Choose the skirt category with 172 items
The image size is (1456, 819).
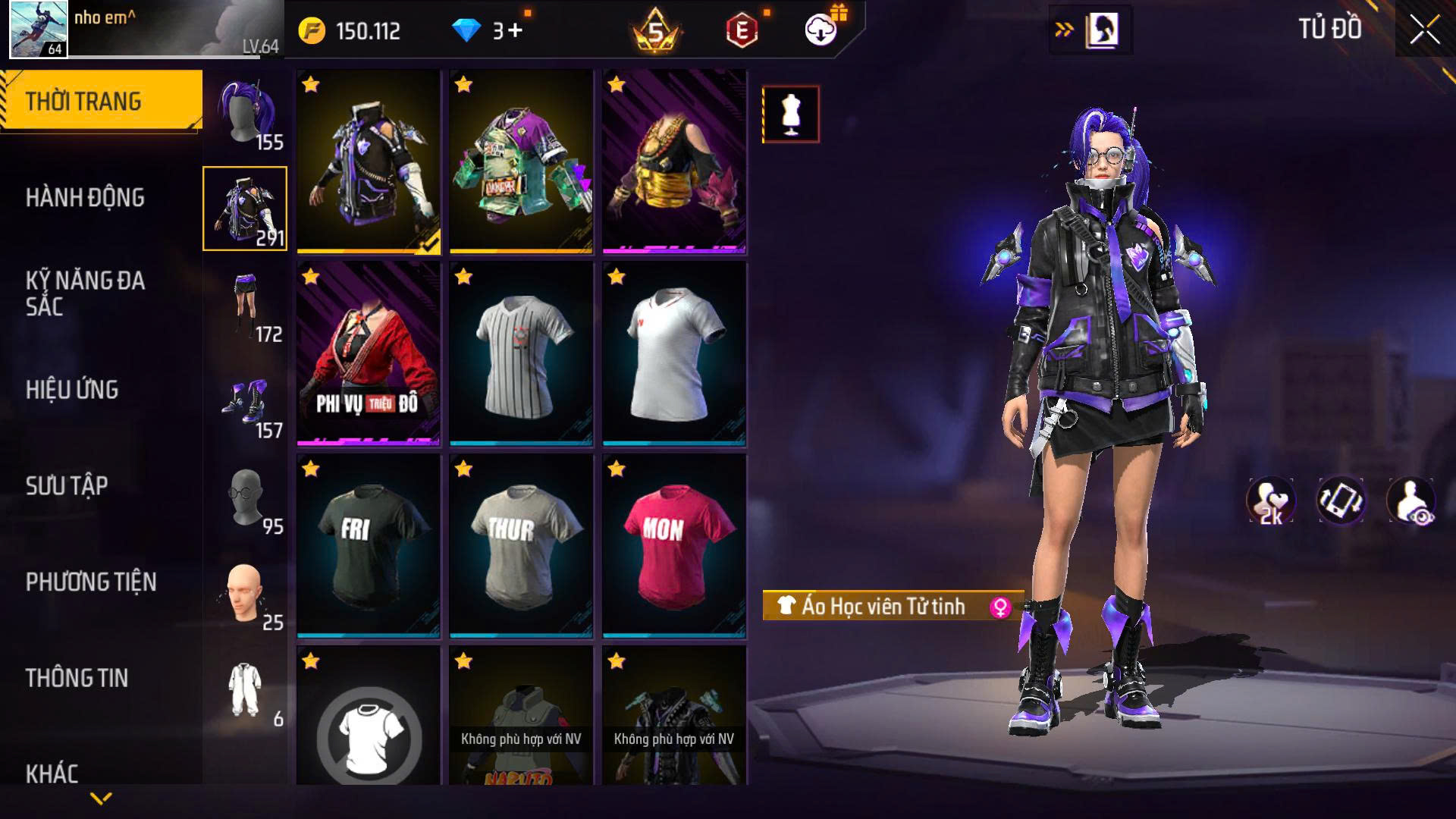point(245,306)
